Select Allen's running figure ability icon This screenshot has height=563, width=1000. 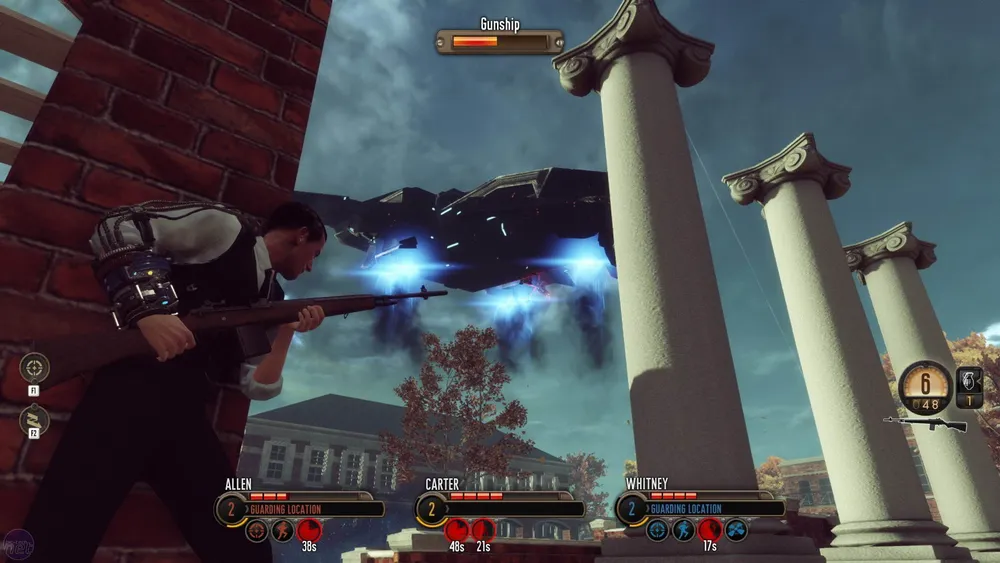[283, 530]
